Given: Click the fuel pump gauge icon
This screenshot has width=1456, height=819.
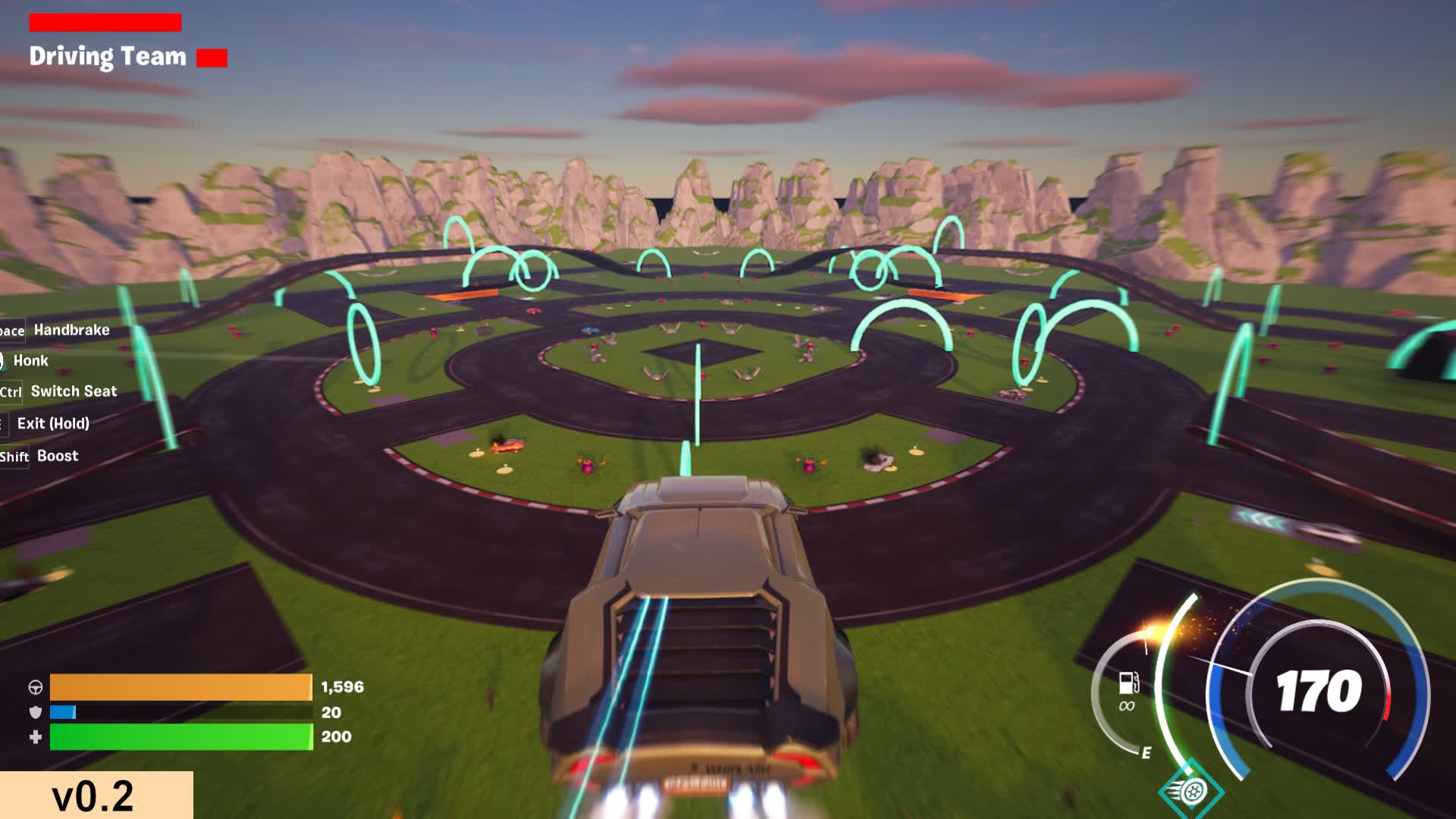Looking at the screenshot, I should 1128,682.
